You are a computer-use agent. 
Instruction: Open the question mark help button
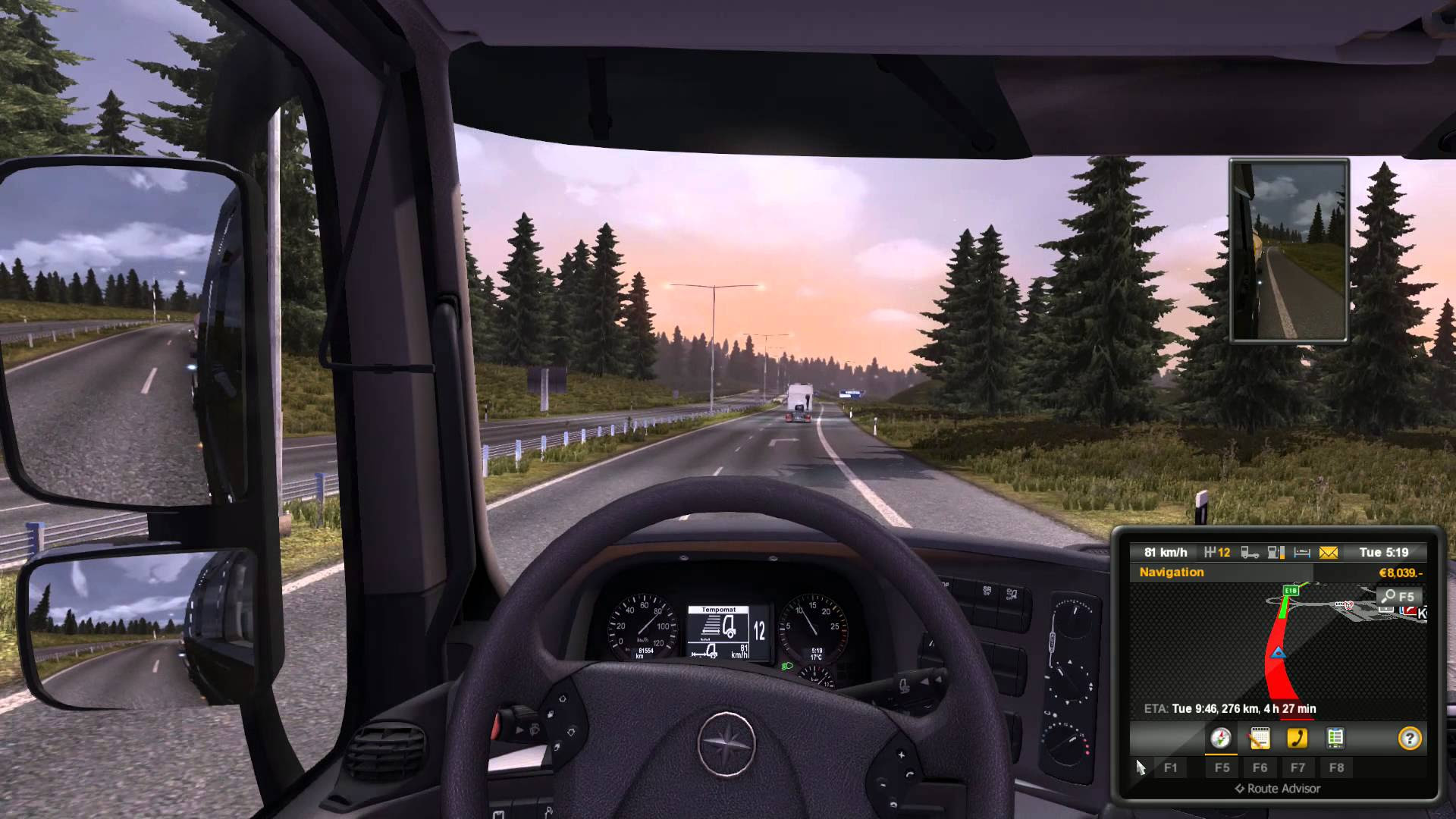pos(1409,738)
